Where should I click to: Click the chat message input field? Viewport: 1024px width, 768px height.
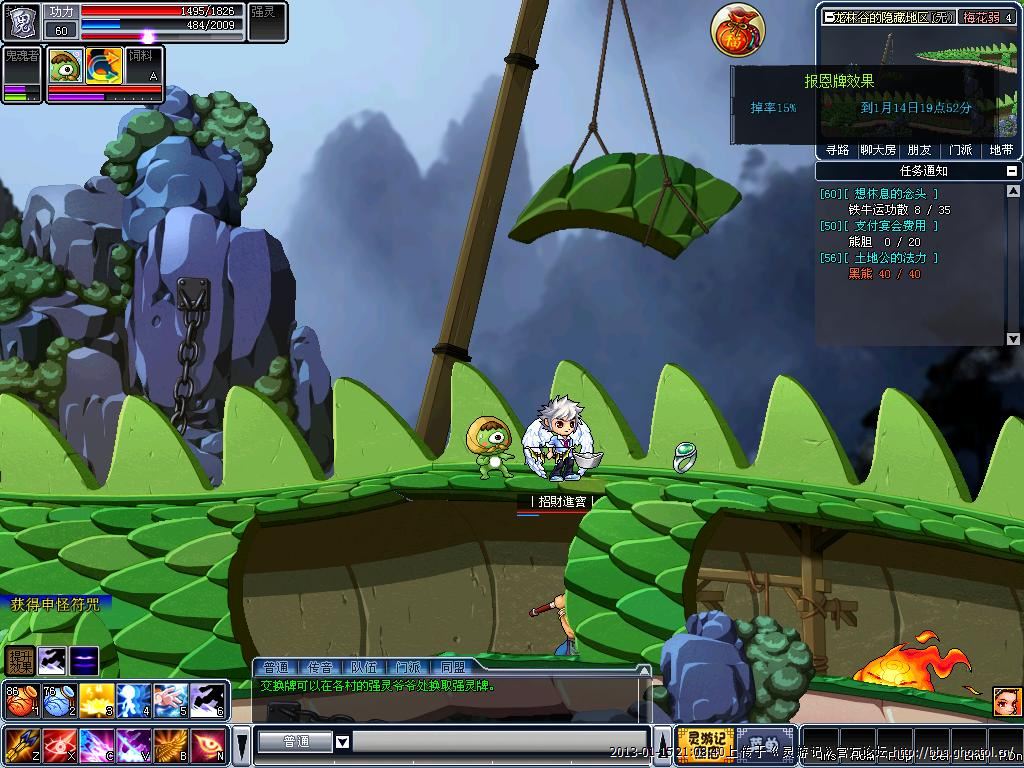coord(500,742)
